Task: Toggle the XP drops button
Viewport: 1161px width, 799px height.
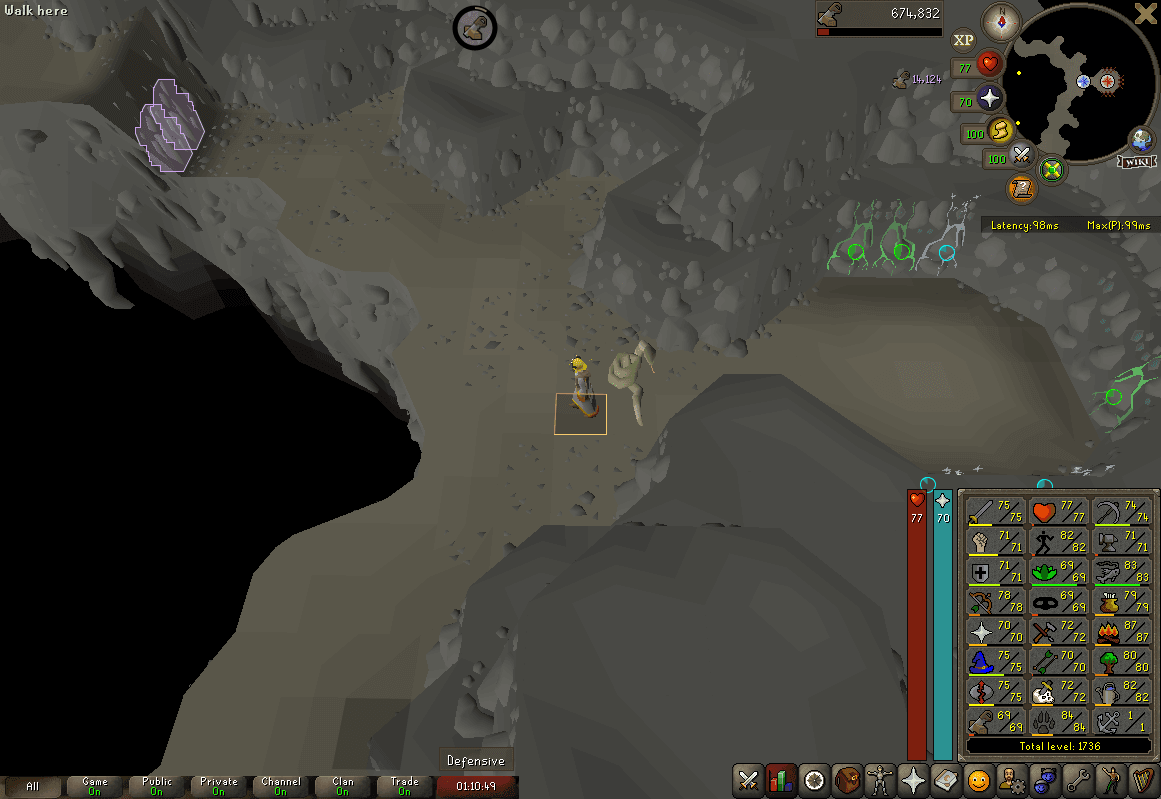Action: 963,40
